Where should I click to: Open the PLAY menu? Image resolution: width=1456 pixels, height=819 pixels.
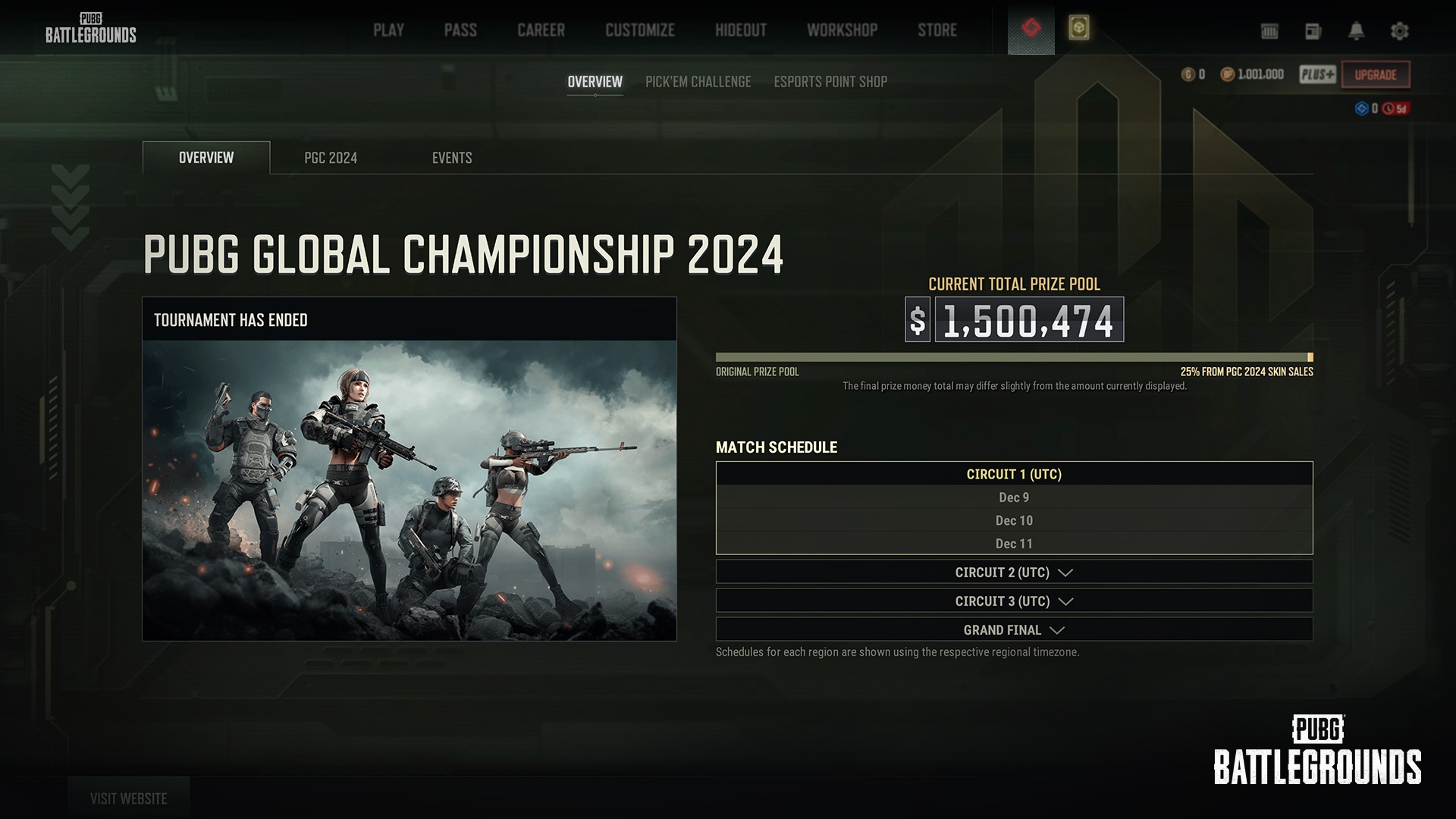point(388,30)
